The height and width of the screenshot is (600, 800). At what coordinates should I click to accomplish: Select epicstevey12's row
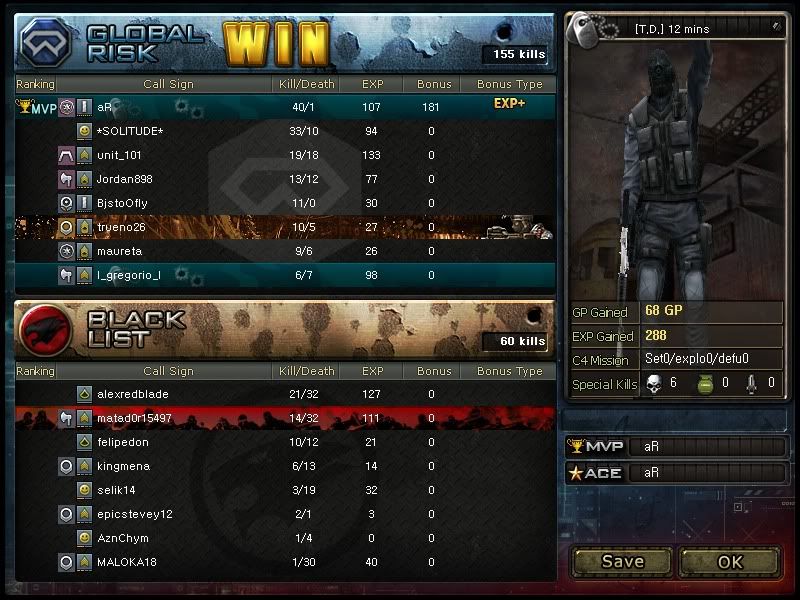pyautogui.click(x=134, y=514)
